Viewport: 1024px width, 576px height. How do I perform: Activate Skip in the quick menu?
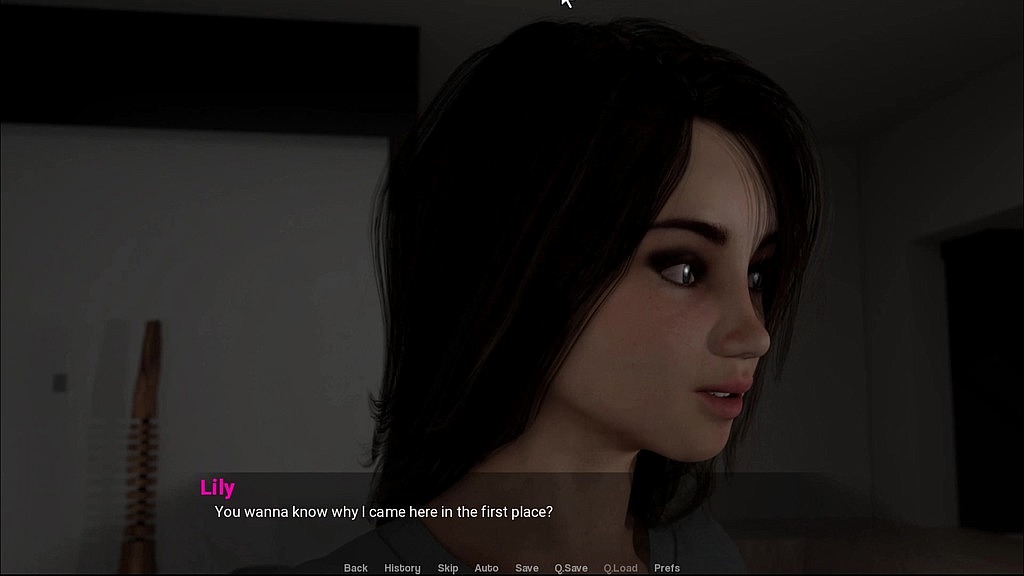click(448, 568)
